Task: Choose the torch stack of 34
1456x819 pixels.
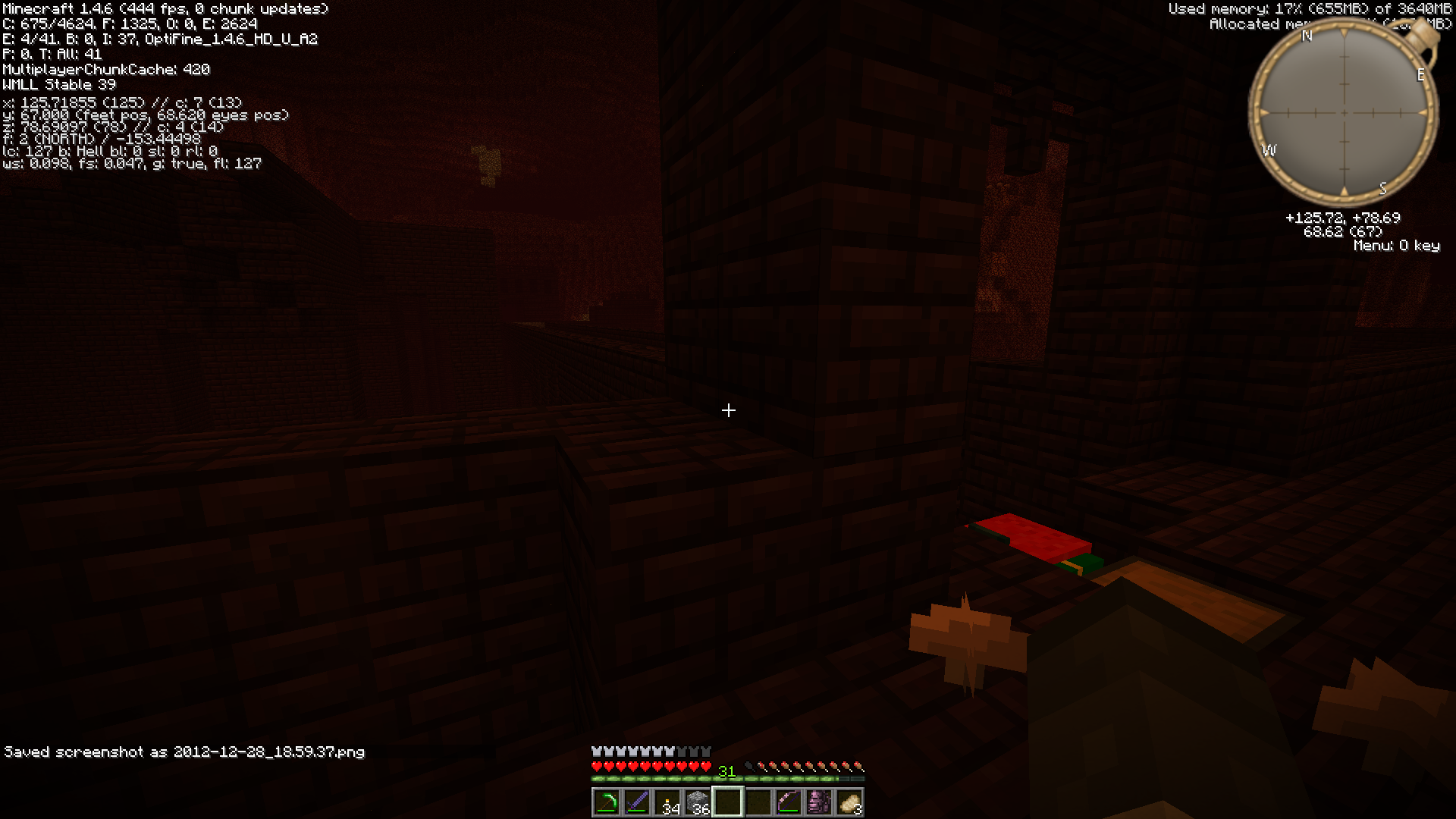Action: click(x=667, y=802)
